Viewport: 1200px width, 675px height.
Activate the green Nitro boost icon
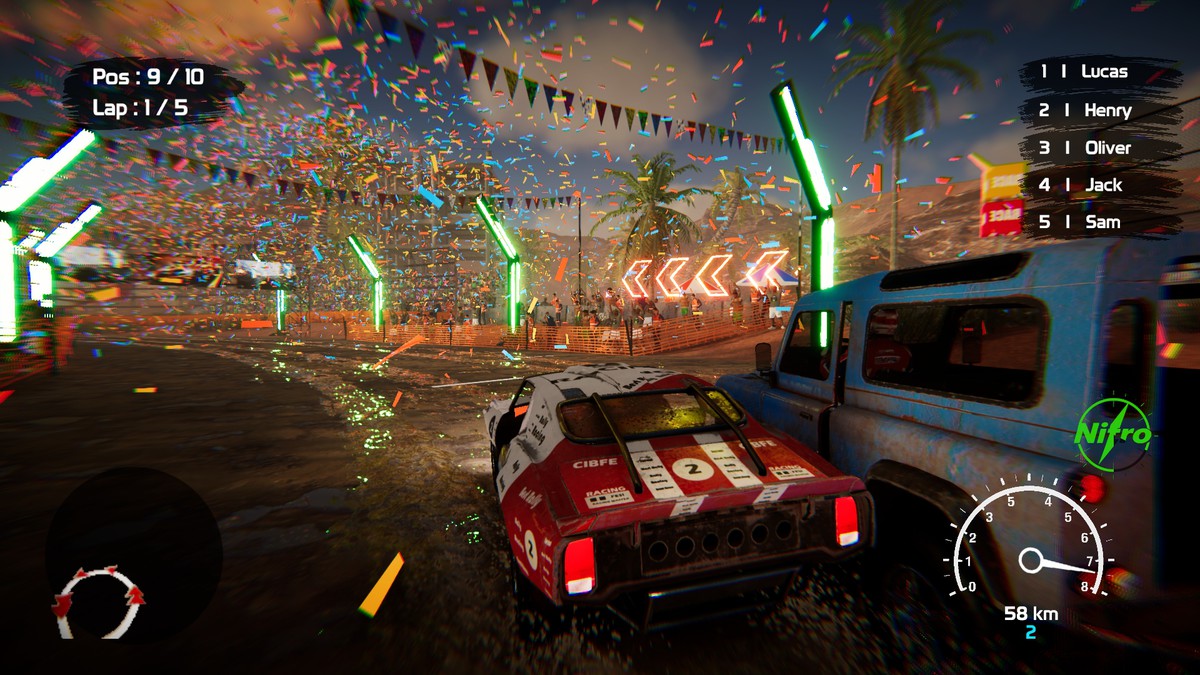(x=1112, y=435)
